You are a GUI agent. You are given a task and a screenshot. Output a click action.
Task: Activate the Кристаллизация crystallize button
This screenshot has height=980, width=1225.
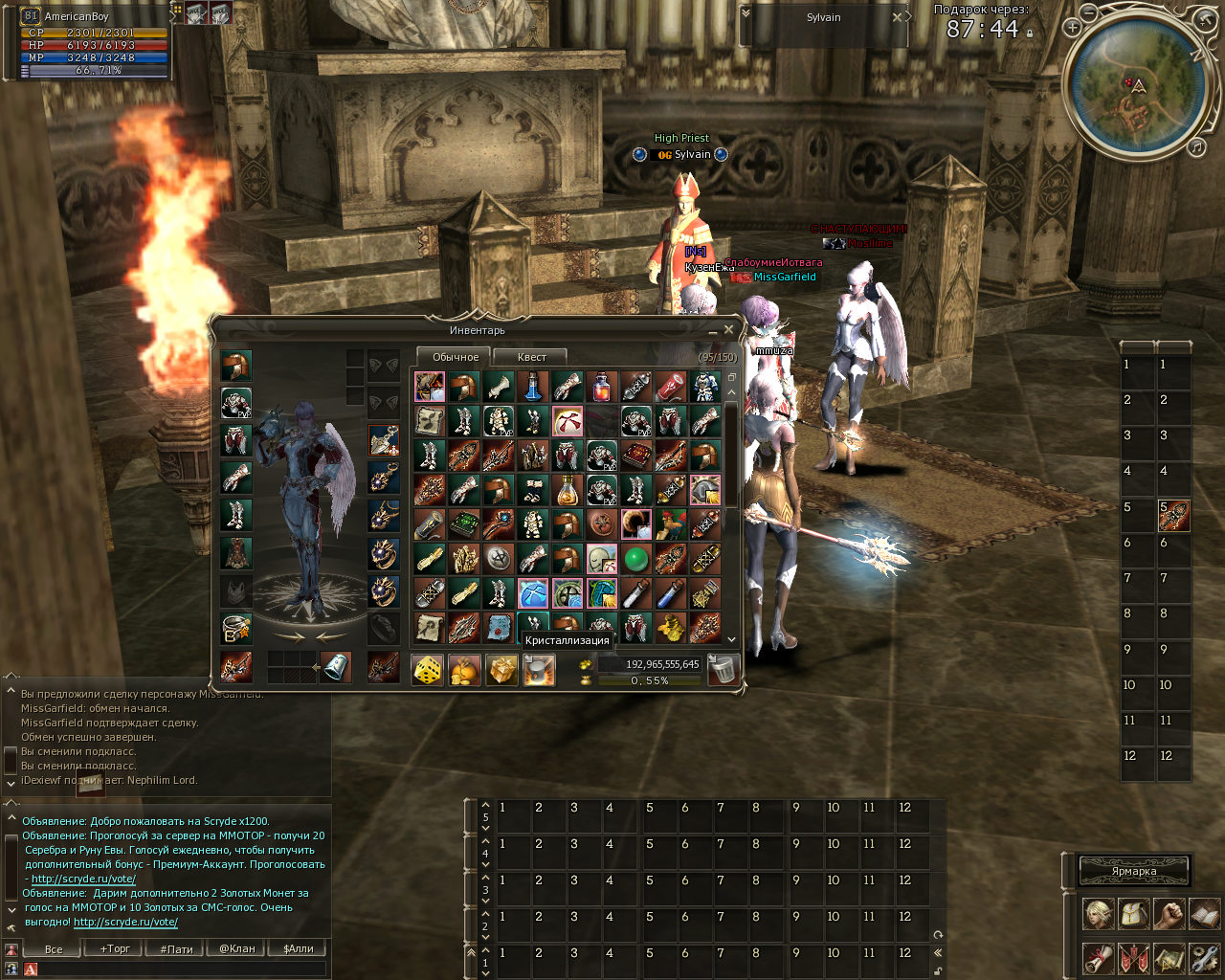(x=539, y=670)
